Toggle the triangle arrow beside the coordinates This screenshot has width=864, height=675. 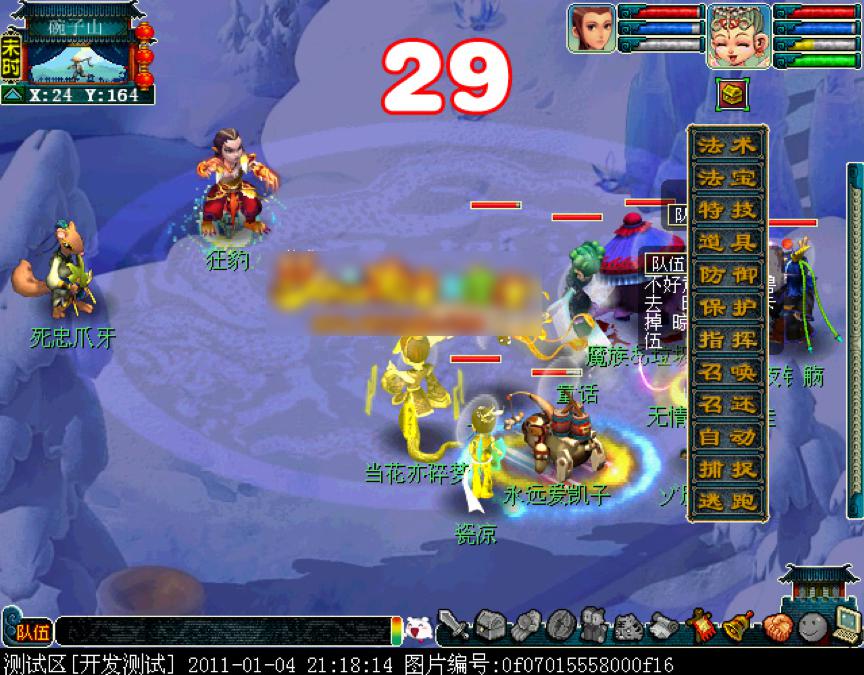coord(13,95)
